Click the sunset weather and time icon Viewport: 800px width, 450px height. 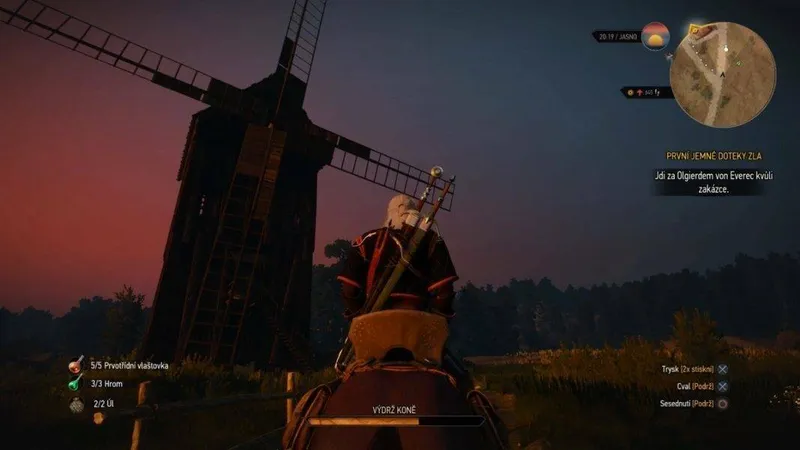click(655, 37)
